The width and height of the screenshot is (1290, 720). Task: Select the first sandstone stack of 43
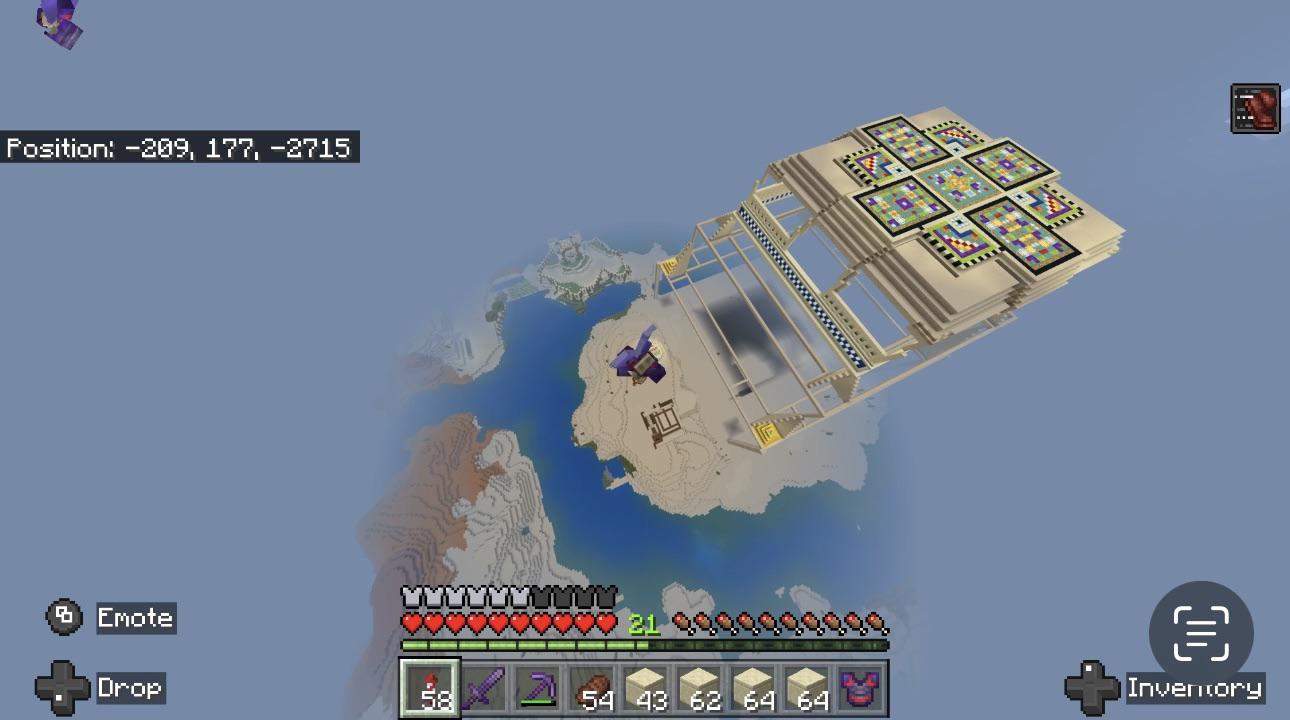pyautogui.click(x=647, y=690)
